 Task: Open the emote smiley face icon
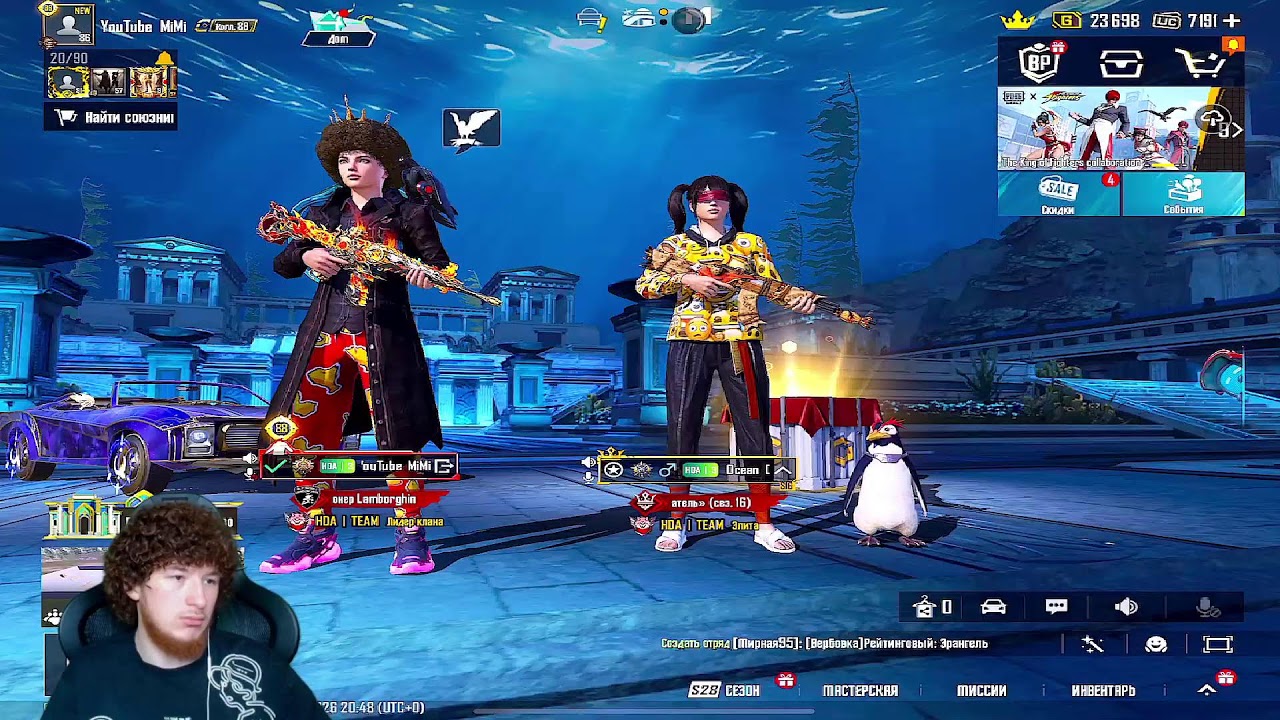1156,645
